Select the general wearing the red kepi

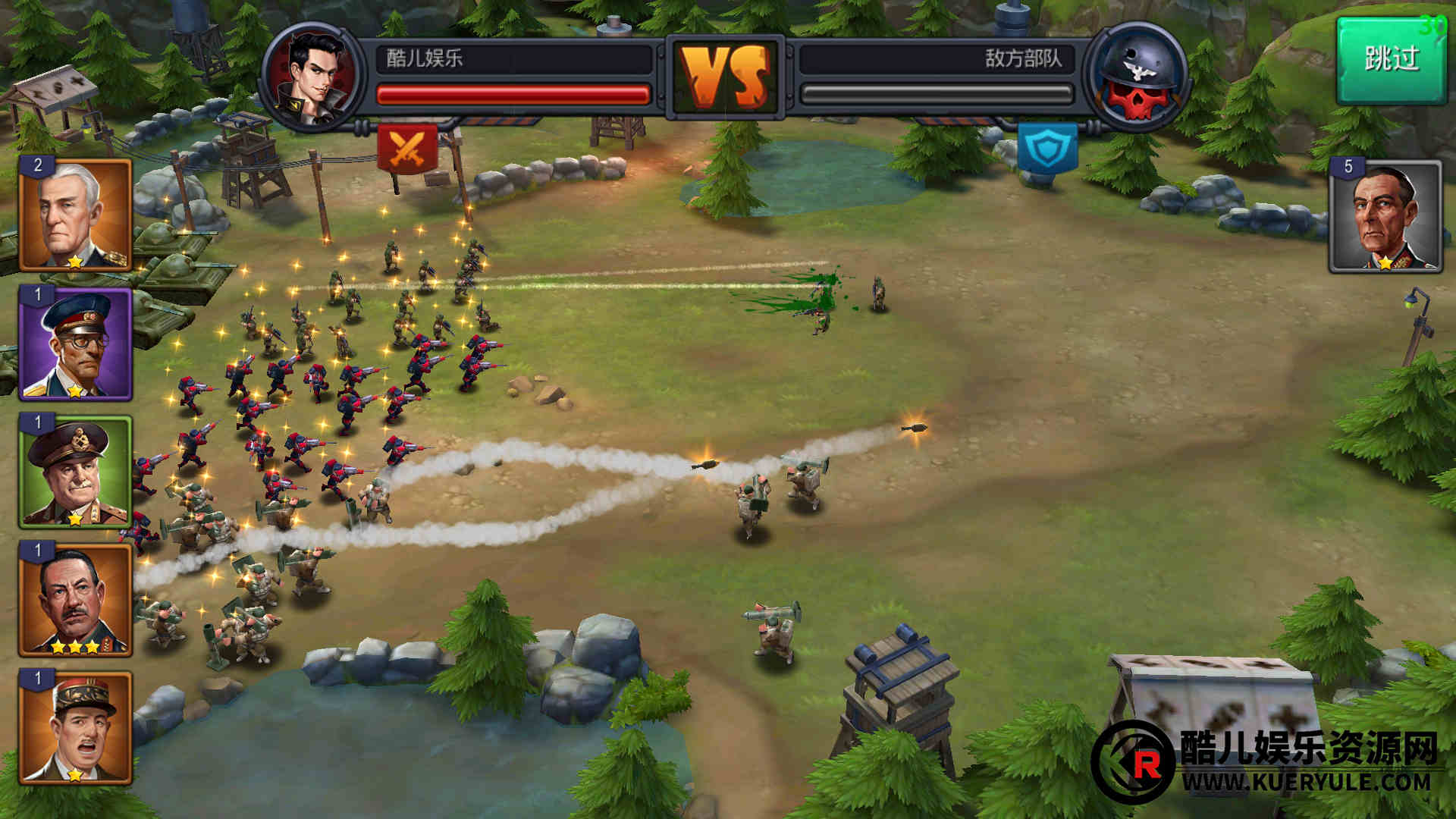pyautogui.click(x=75, y=728)
